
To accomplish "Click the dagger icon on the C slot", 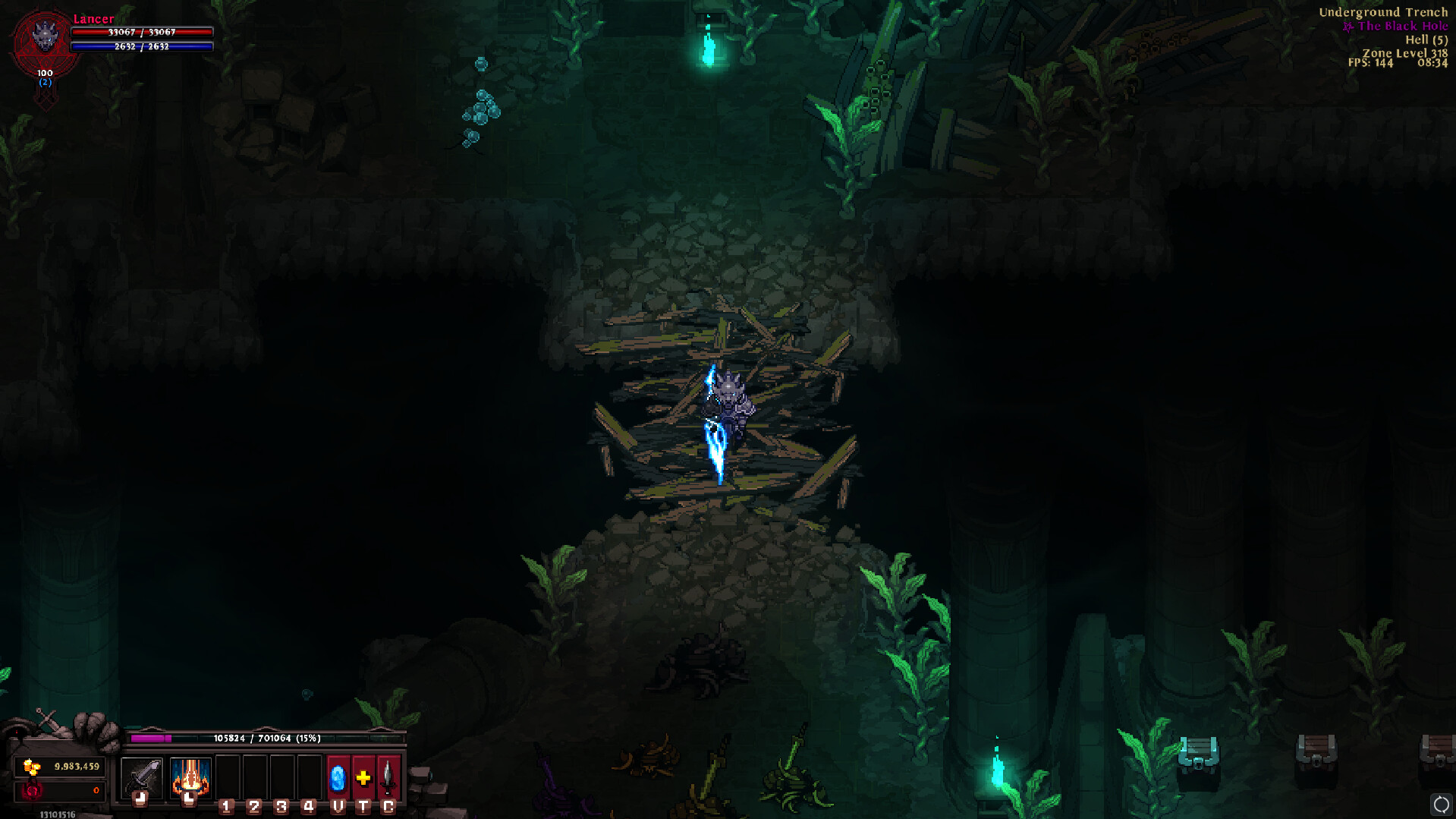I will (388, 778).
